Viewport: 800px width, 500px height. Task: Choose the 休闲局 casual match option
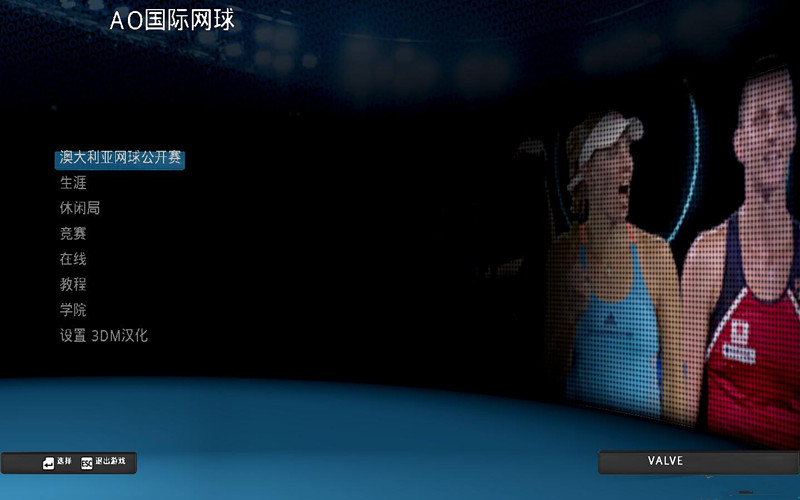[80, 209]
